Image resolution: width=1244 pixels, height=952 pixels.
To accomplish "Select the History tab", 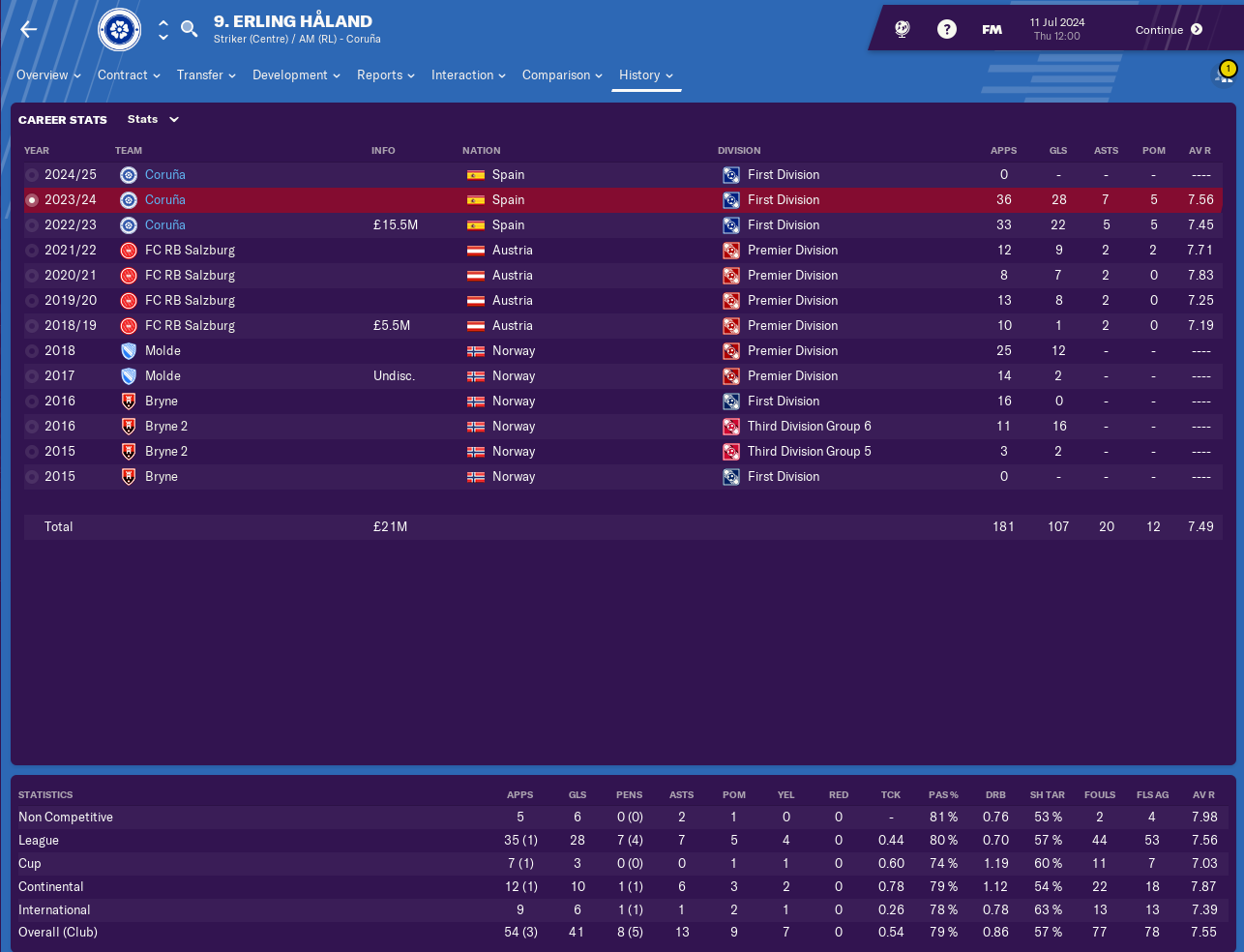I will pos(645,75).
